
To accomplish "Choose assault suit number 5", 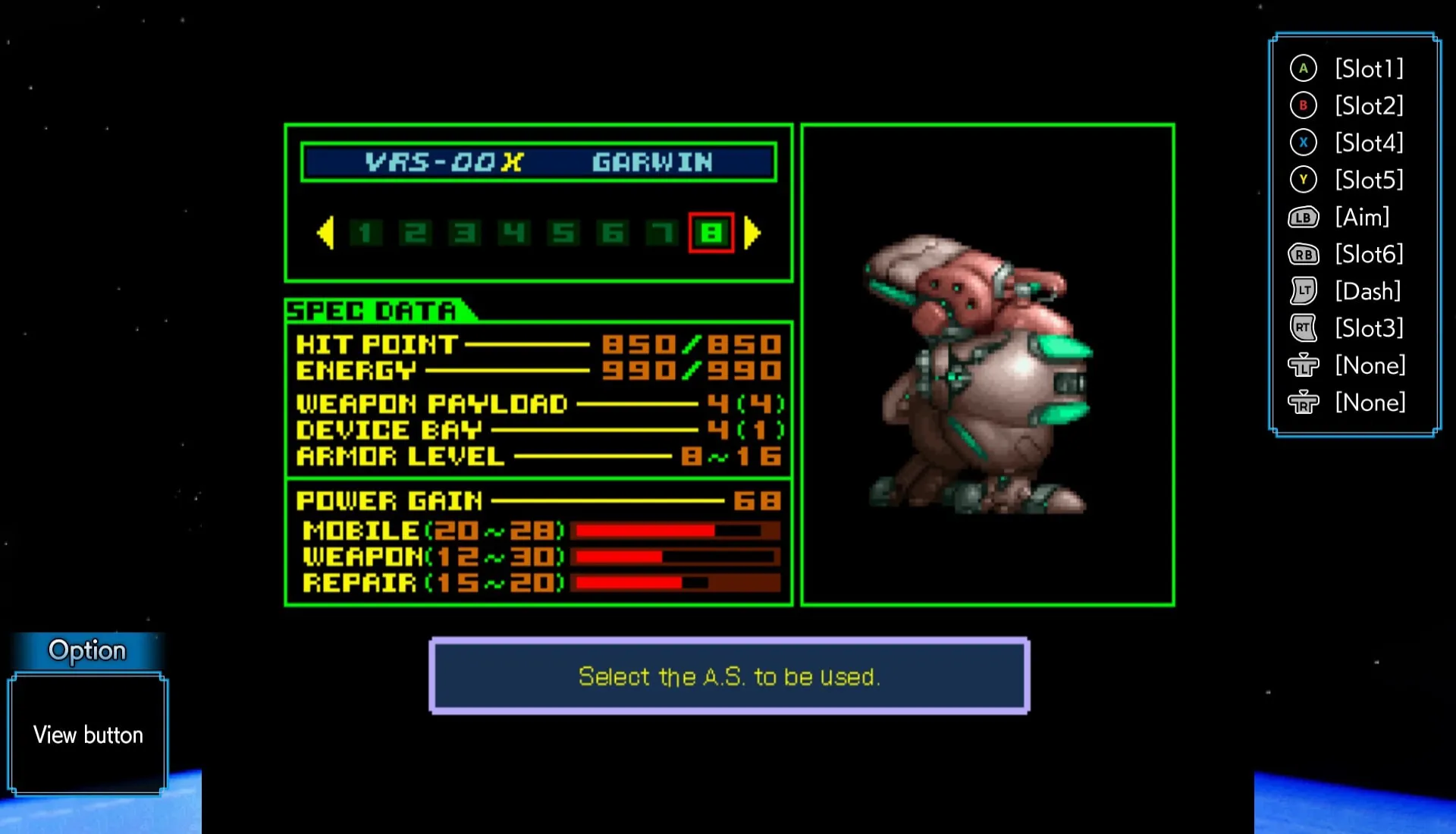I will [x=563, y=233].
